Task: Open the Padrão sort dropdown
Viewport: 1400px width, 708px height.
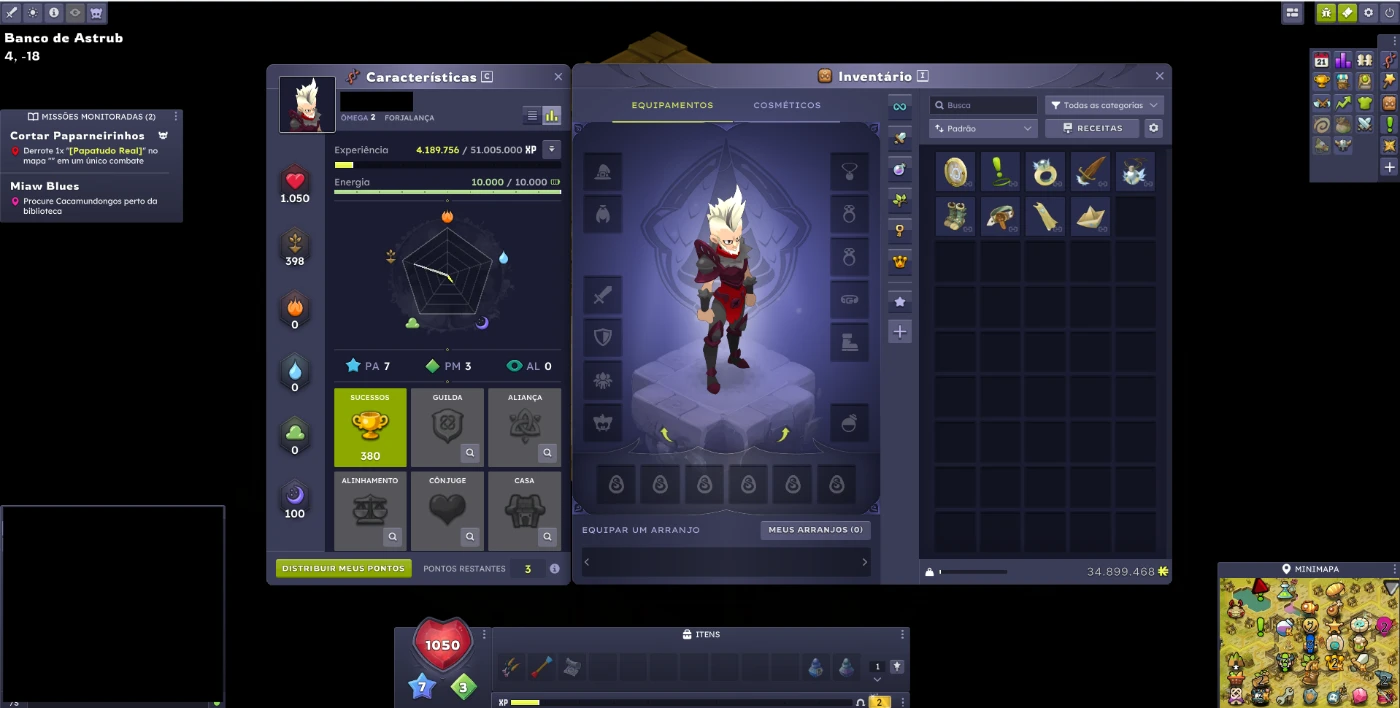Action: pos(983,128)
